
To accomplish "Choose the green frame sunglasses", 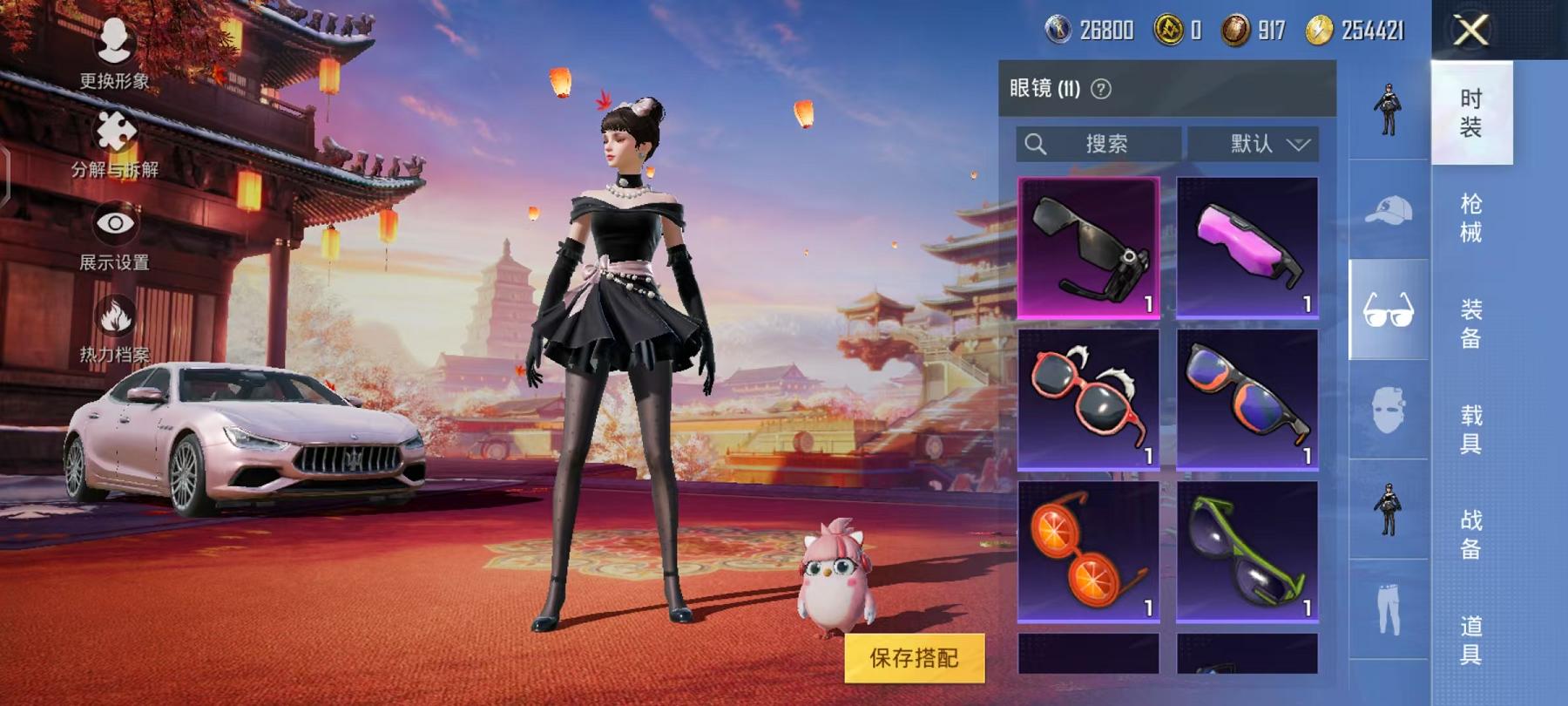I will (1247, 551).
